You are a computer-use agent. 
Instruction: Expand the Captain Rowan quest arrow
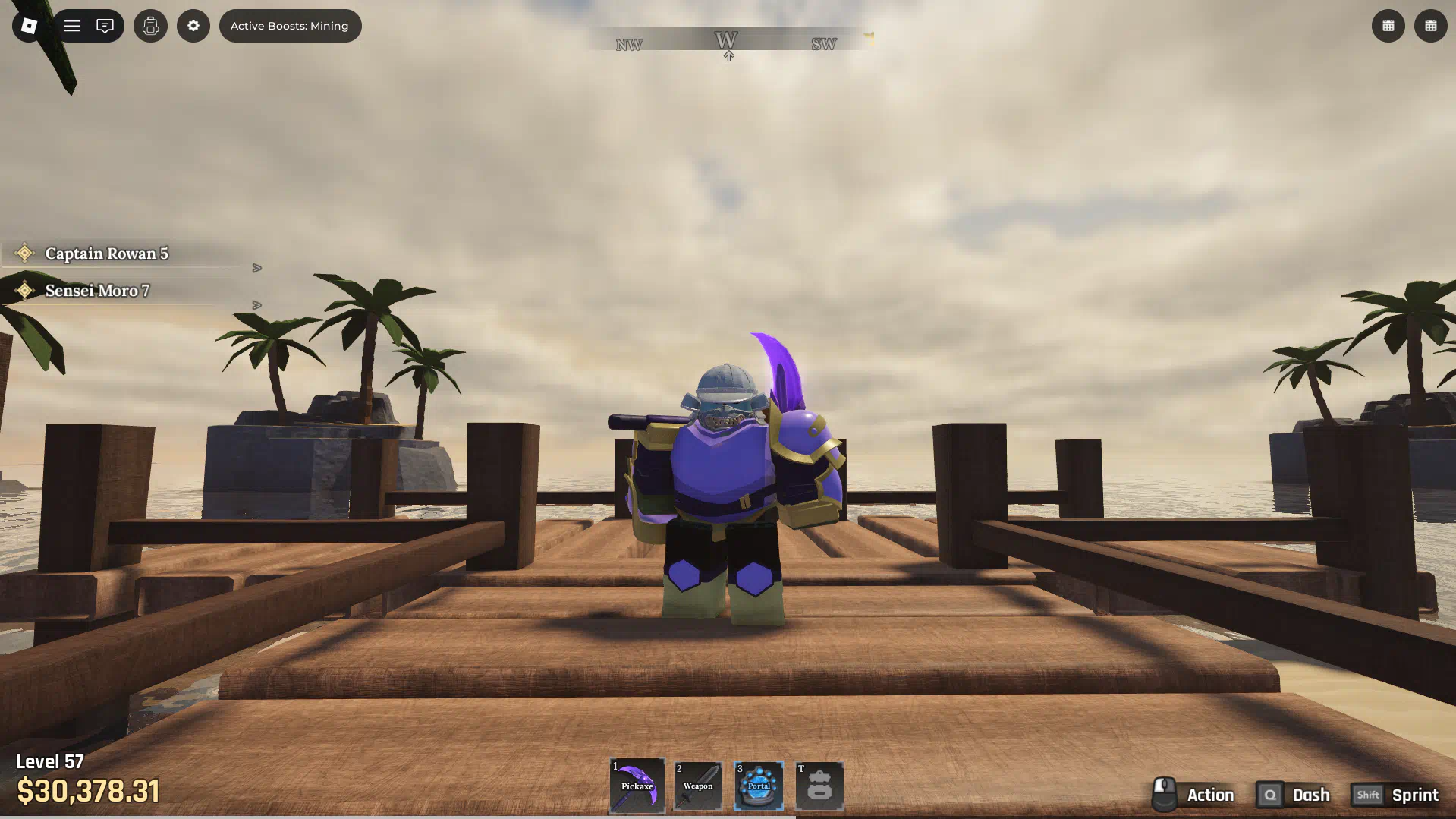[257, 268]
